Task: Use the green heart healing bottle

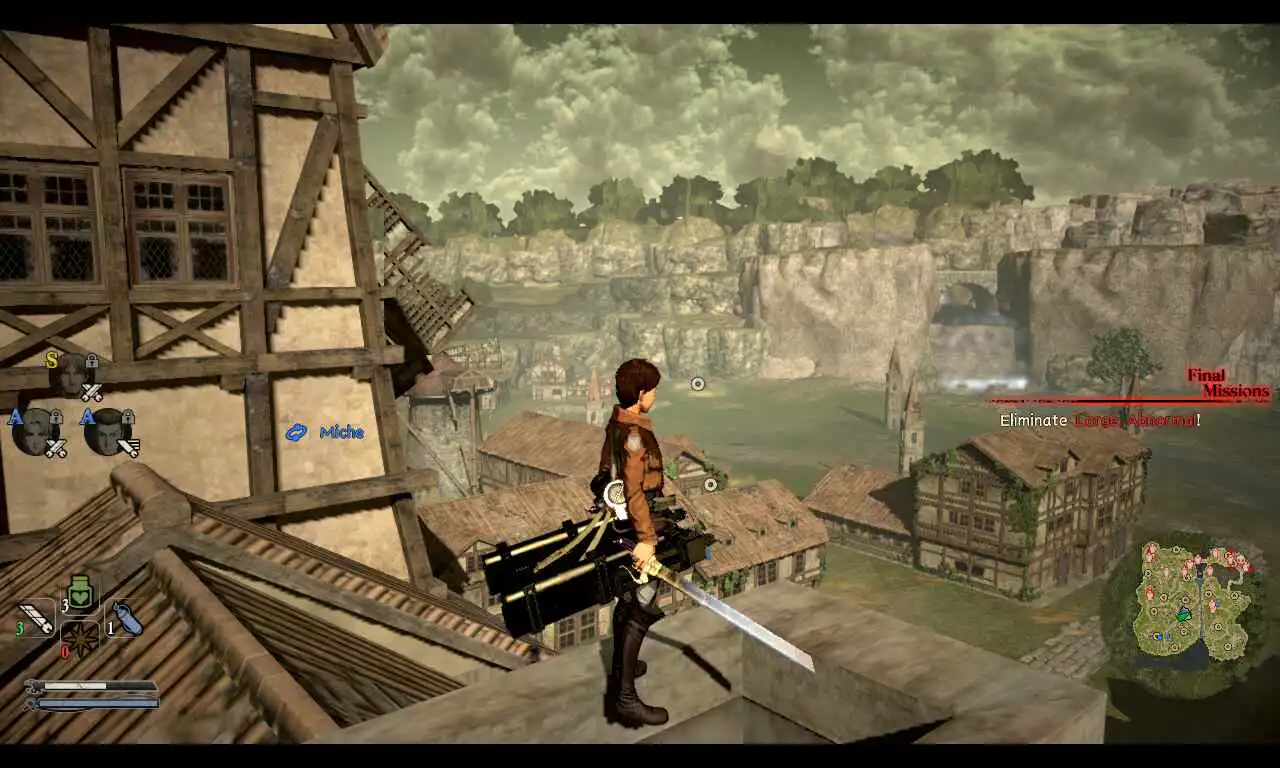Action: (81, 592)
